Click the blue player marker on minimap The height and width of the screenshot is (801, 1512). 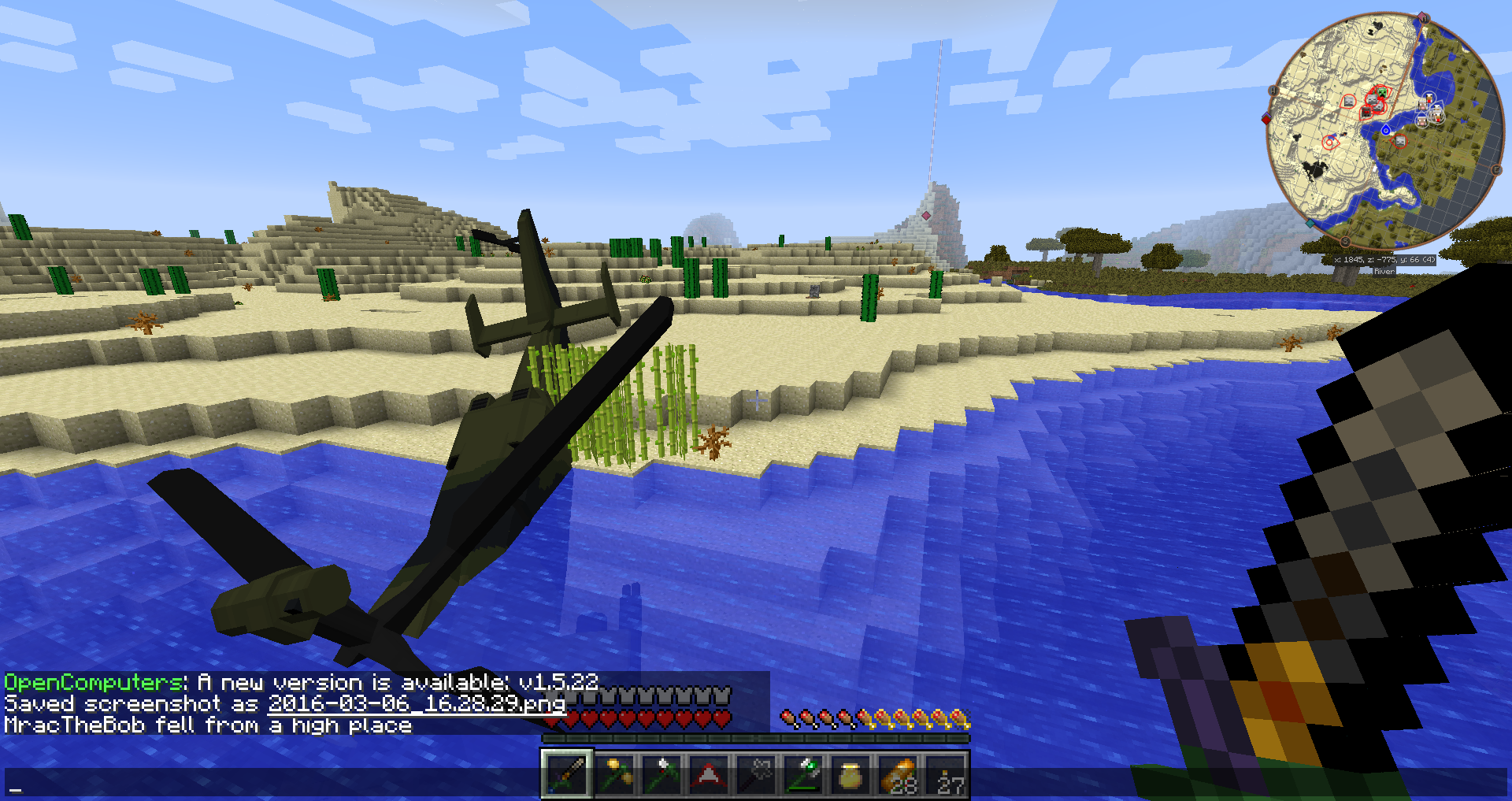(1386, 130)
